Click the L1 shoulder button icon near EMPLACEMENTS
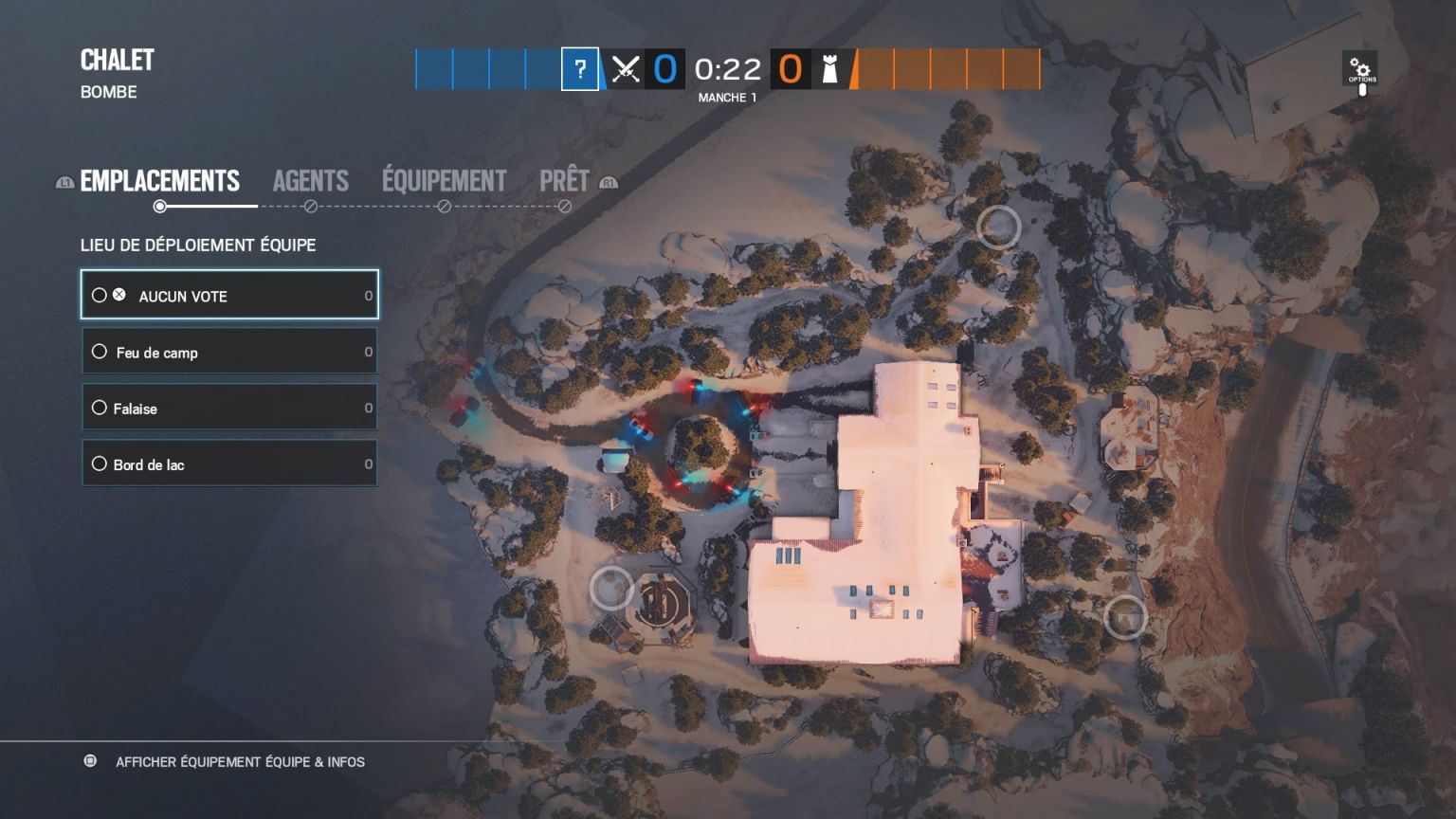 64,180
